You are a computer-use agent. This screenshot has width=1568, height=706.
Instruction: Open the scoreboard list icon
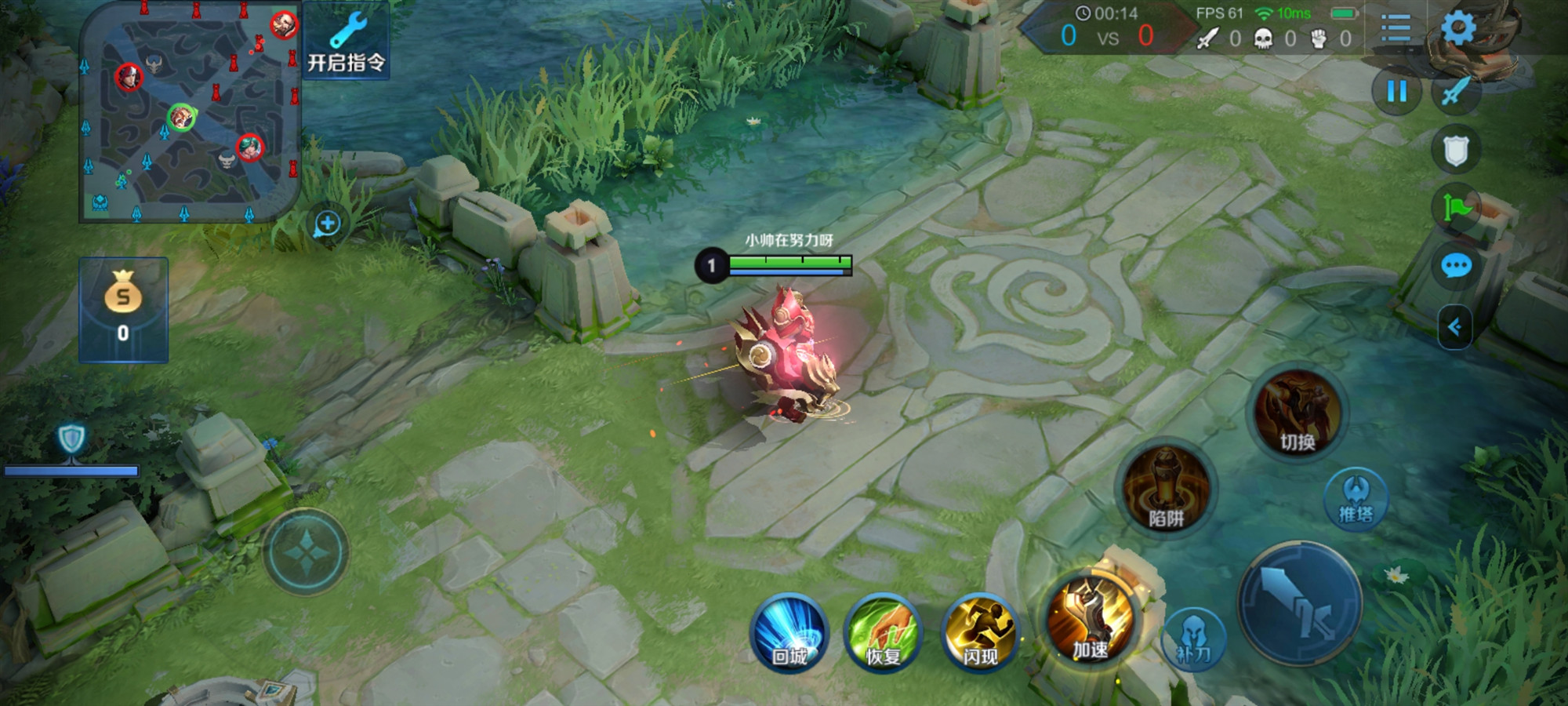point(1396,29)
